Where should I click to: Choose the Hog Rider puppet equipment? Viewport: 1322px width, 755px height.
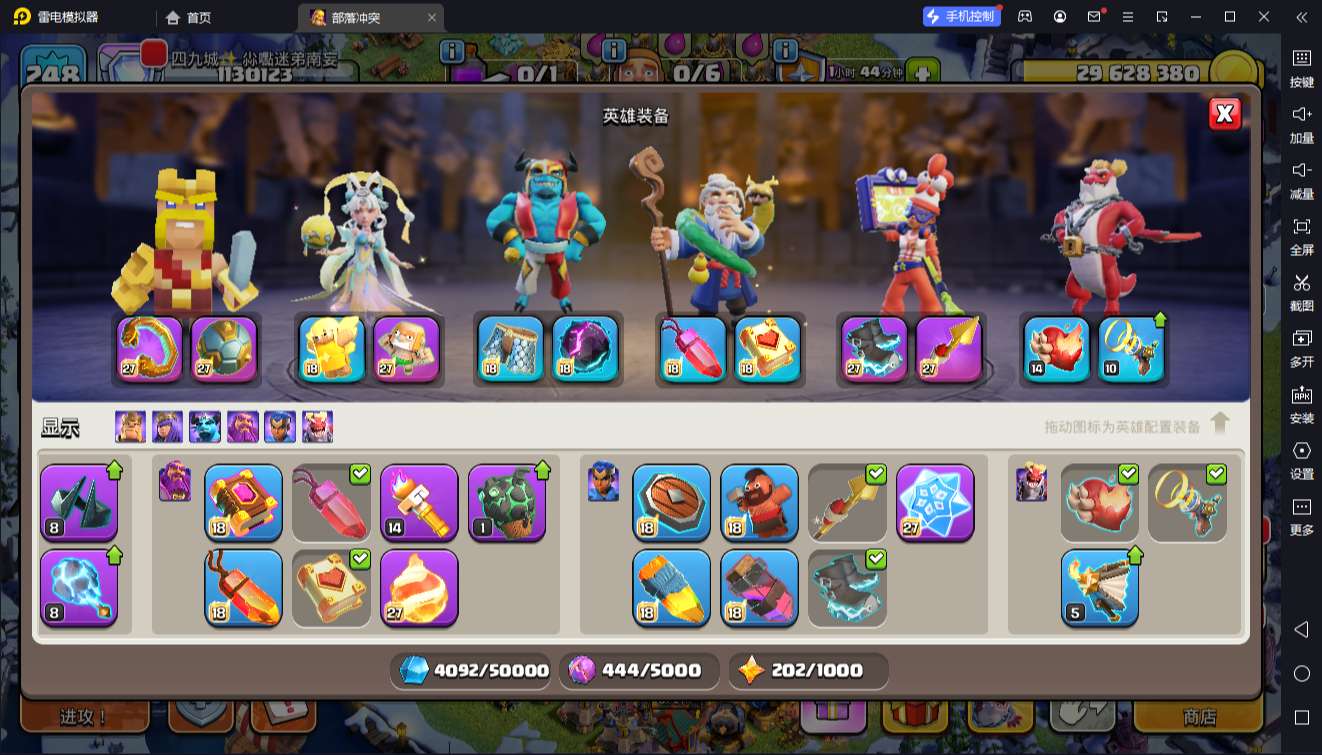tap(759, 502)
